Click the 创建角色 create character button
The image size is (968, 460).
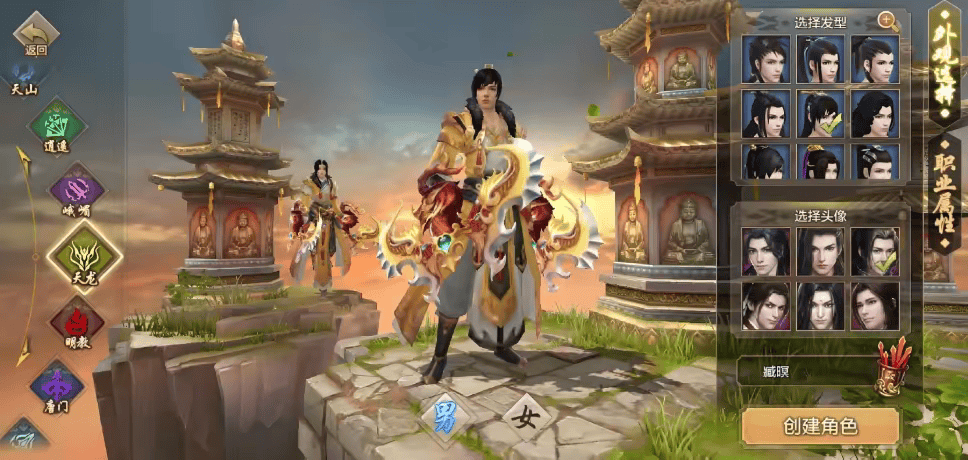click(x=820, y=426)
